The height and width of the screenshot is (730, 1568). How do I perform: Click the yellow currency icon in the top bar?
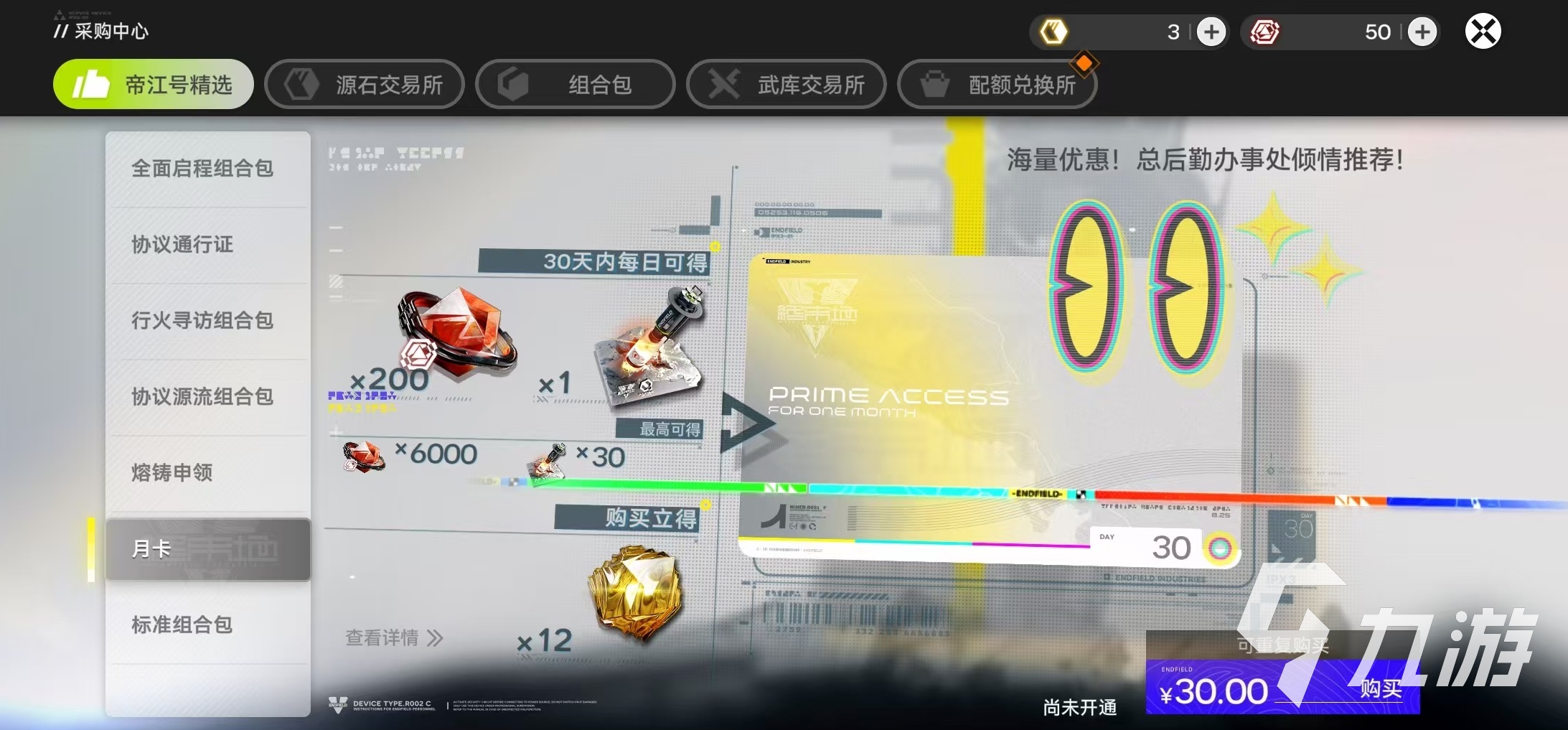click(x=1053, y=32)
